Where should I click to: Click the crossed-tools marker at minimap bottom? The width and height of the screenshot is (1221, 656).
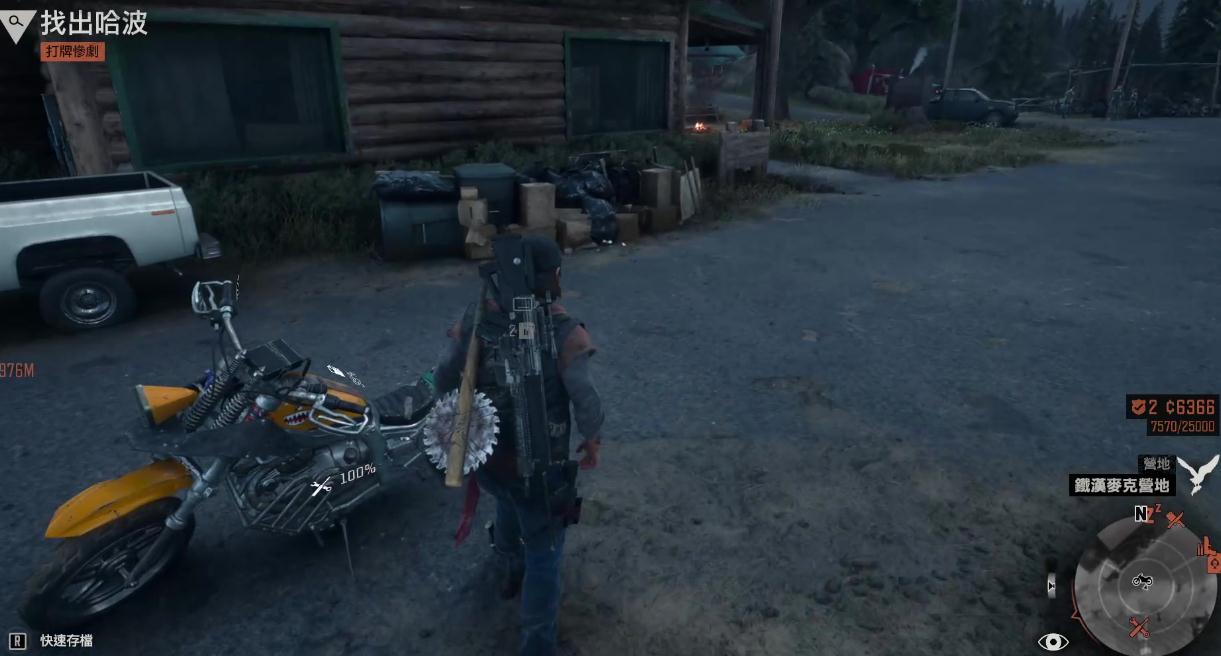point(1139,627)
